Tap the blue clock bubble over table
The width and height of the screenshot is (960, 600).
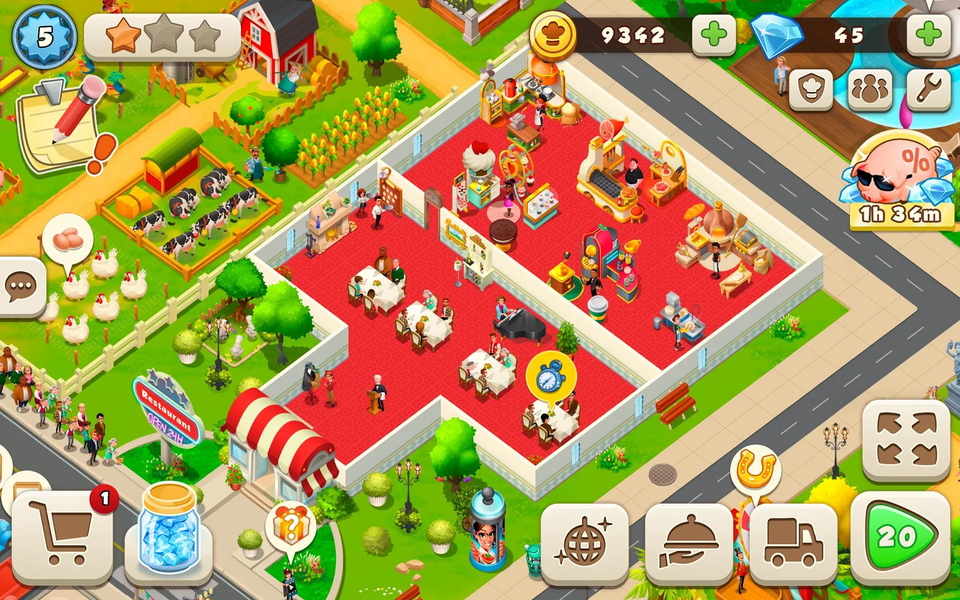[x=551, y=375]
